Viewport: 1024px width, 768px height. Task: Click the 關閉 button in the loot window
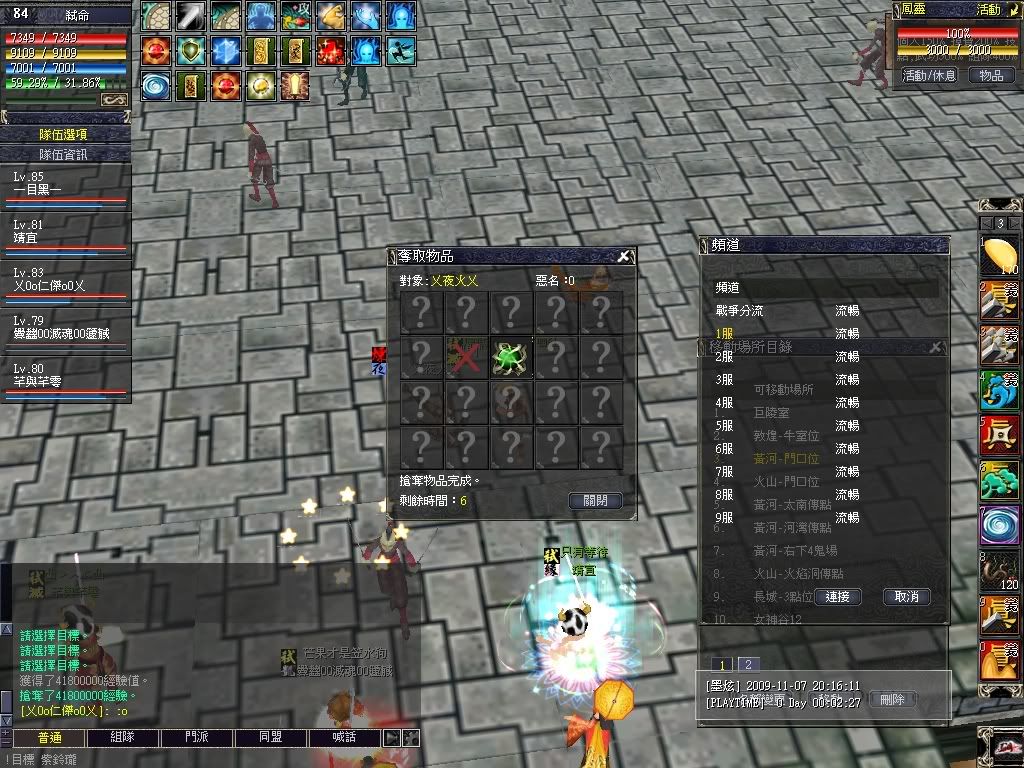(x=595, y=501)
